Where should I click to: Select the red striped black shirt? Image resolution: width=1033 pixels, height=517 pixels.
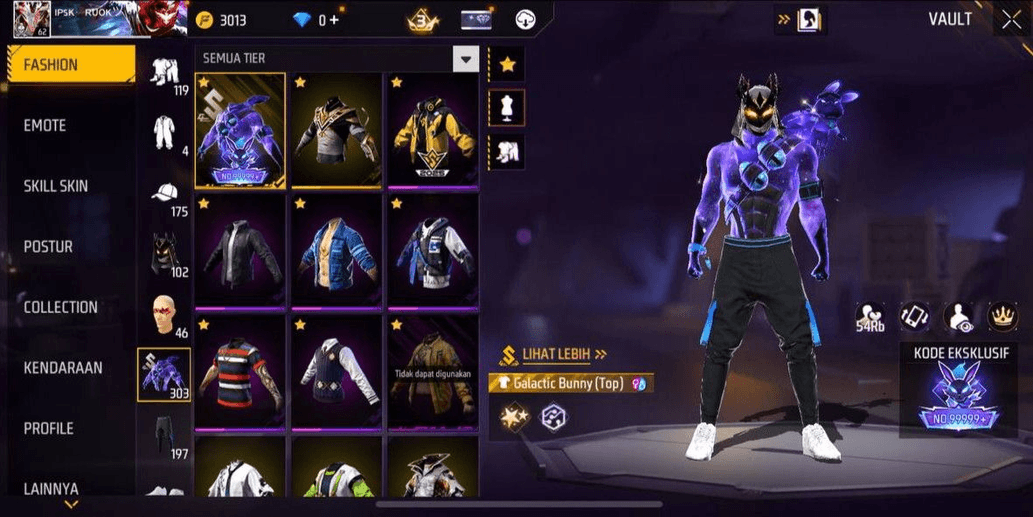(240, 372)
